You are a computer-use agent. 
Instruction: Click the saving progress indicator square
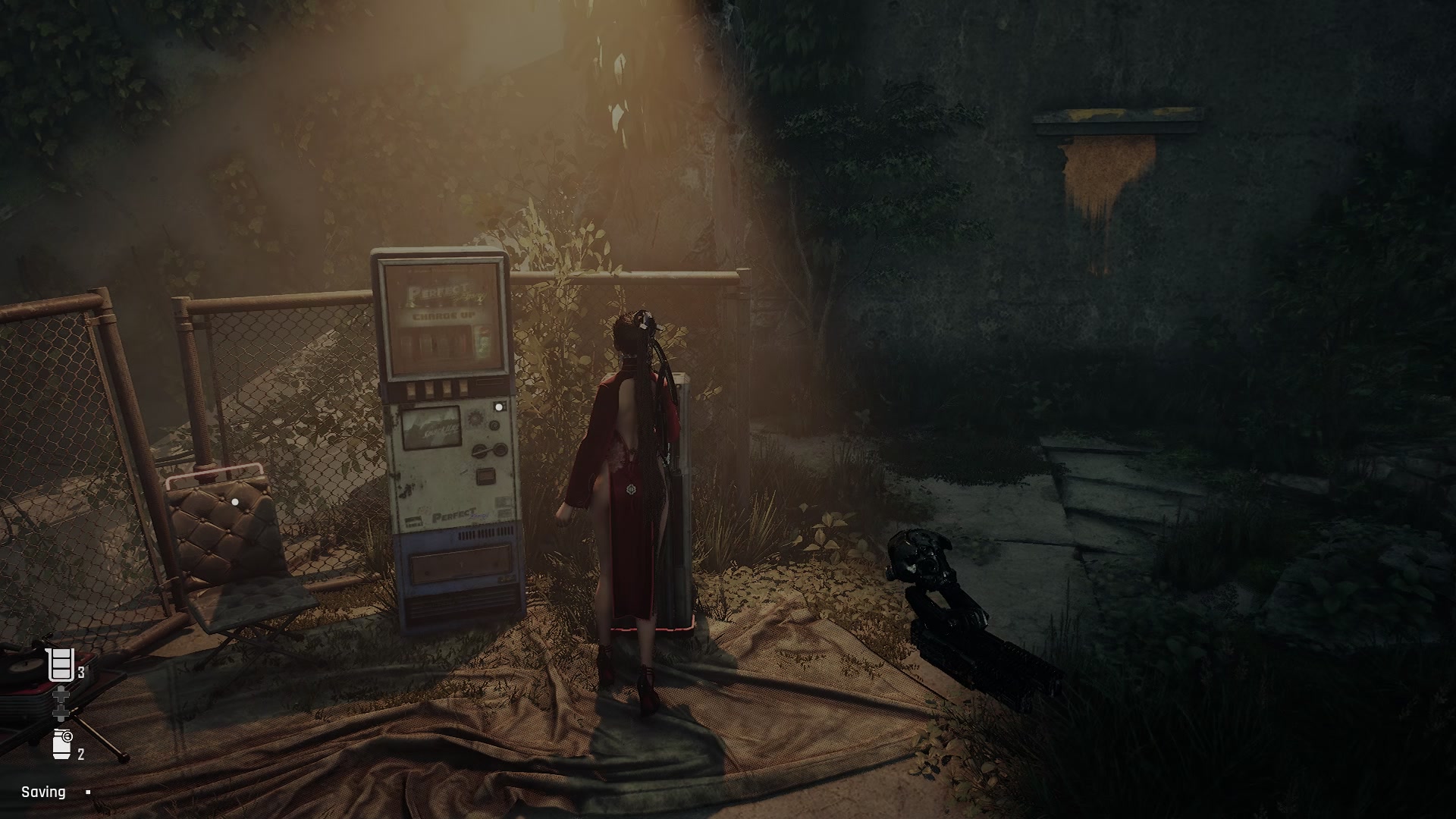click(88, 792)
